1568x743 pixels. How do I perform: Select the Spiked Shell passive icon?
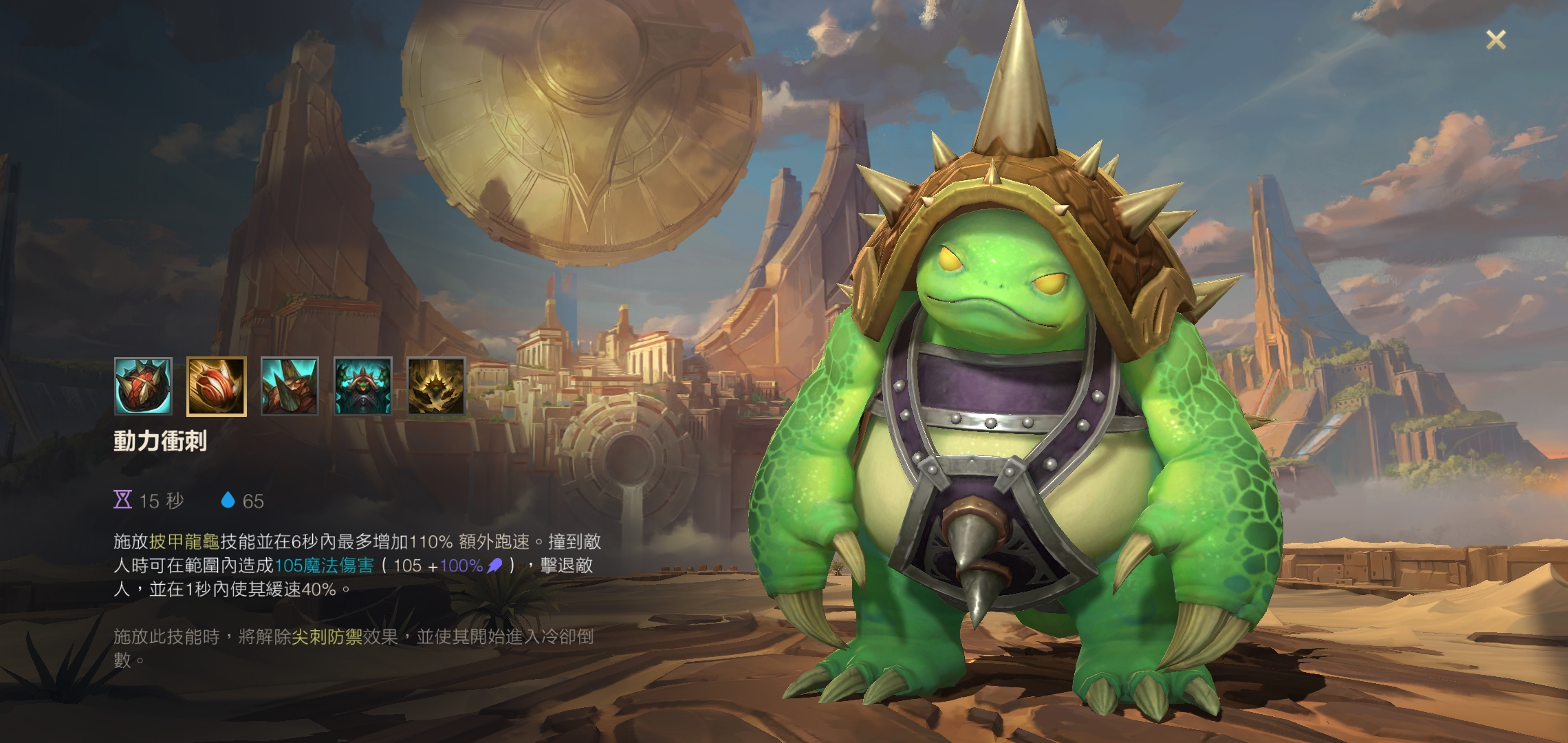click(x=143, y=387)
